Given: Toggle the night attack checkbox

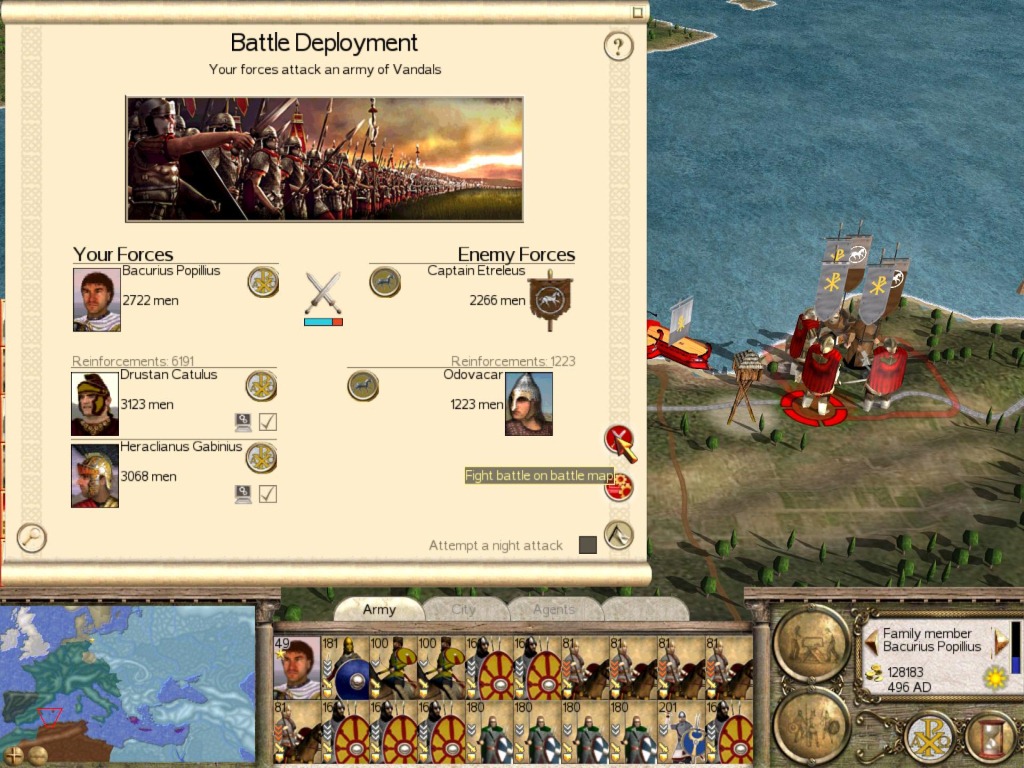Looking at the screenshot, I should coord(588,545).
